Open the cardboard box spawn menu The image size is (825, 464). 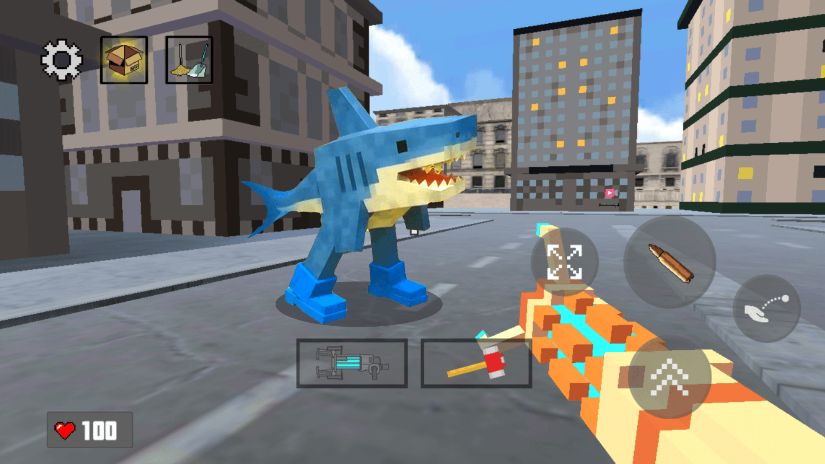coord(124,60)
